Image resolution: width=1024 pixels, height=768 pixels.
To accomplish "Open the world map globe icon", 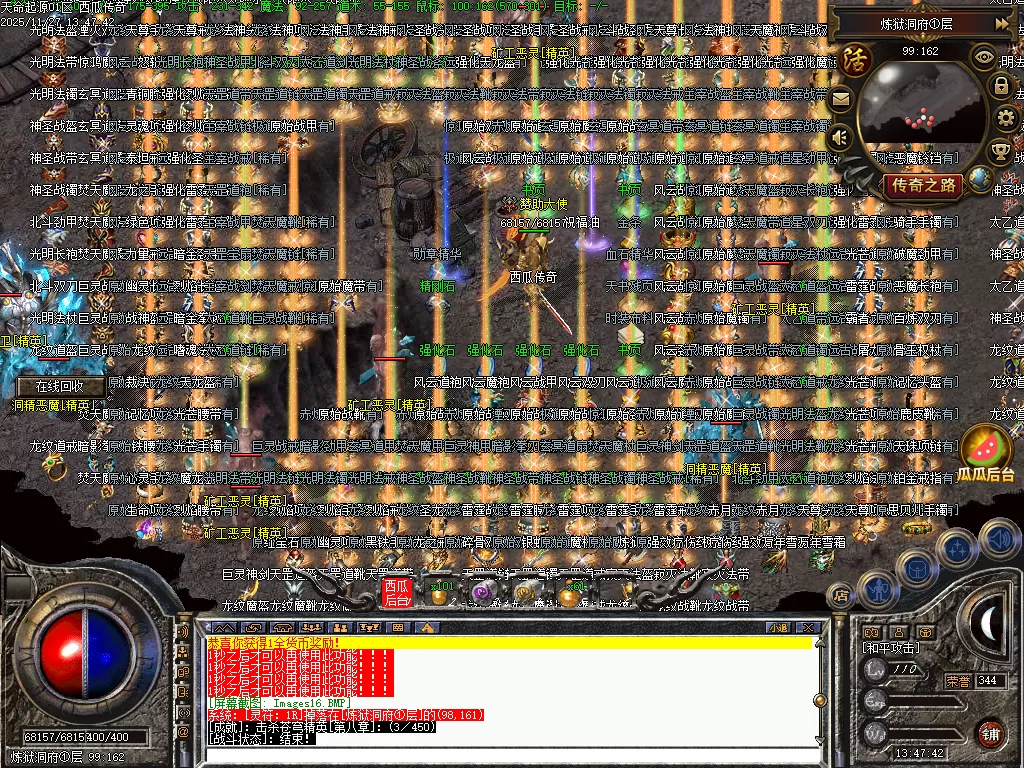I will (981, 180).
